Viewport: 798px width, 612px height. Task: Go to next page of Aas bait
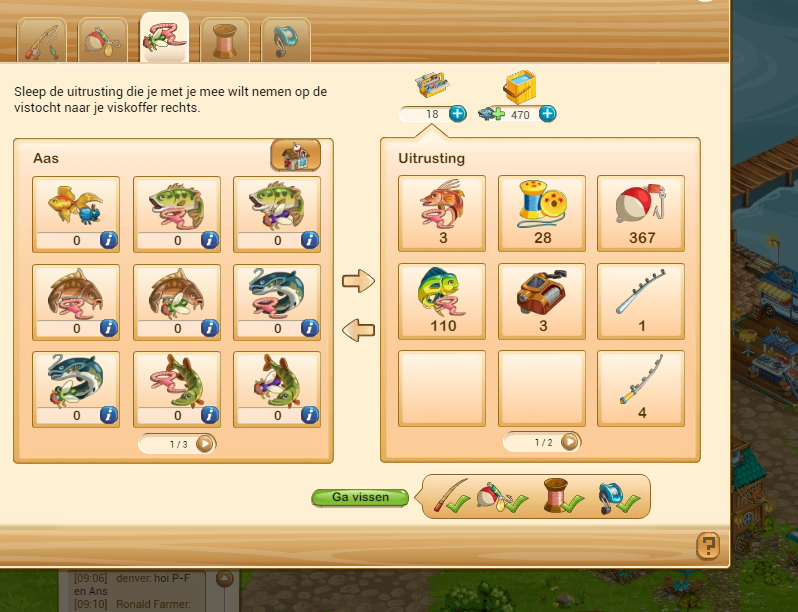click(x=205, y=443)
